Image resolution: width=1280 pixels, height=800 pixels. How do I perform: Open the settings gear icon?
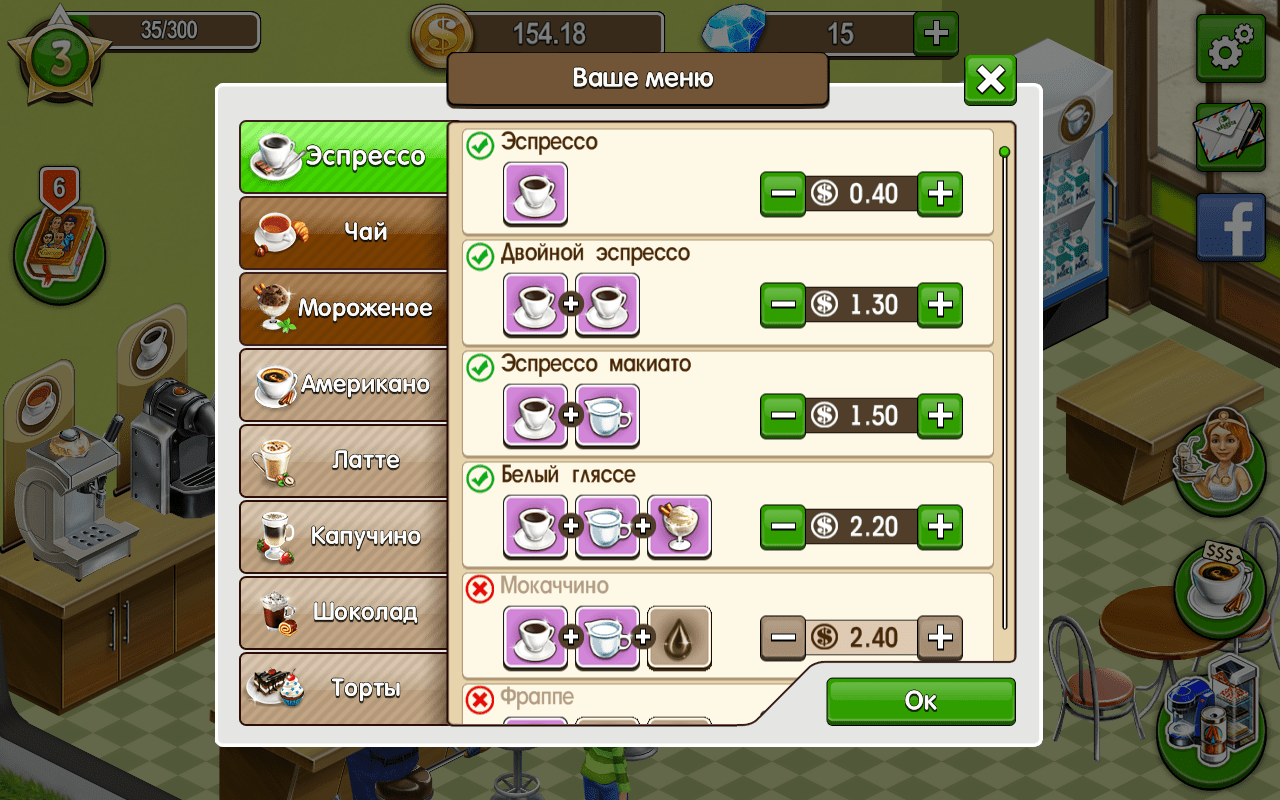coord(1229,47)
